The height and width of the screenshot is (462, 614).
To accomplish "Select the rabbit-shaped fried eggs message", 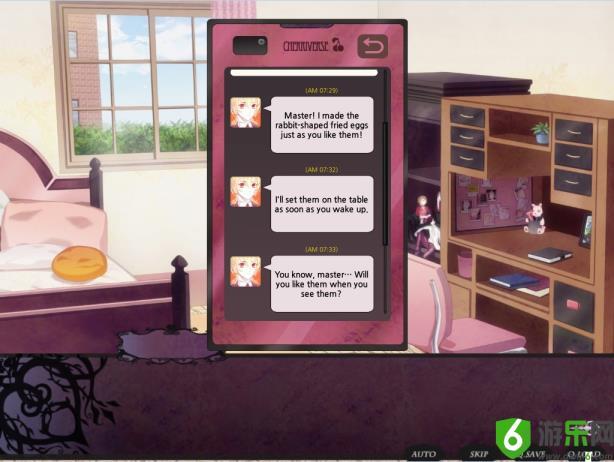I will click(322, 124).
